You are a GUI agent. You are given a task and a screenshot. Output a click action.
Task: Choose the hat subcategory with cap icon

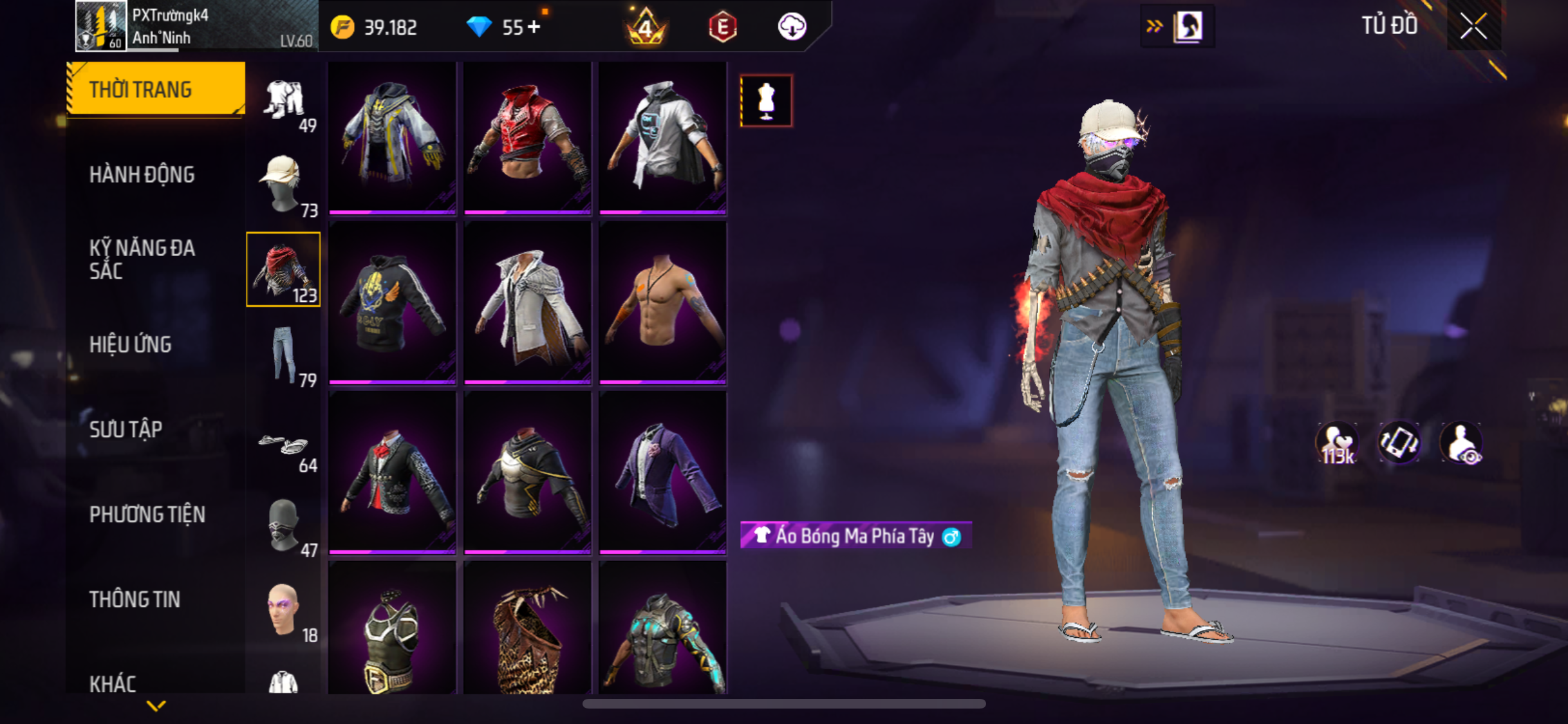coord(283,184)
